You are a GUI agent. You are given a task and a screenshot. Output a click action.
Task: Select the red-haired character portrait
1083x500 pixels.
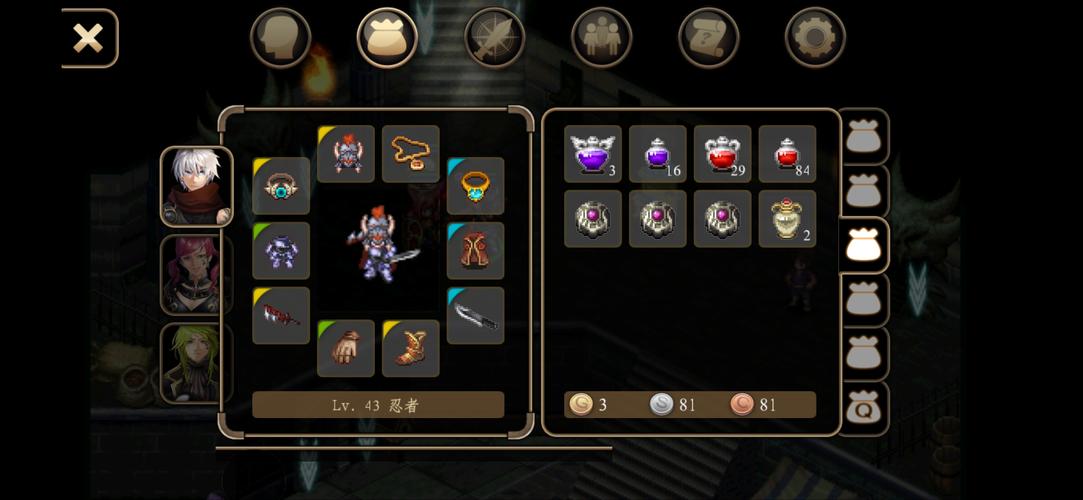(196, 274)
